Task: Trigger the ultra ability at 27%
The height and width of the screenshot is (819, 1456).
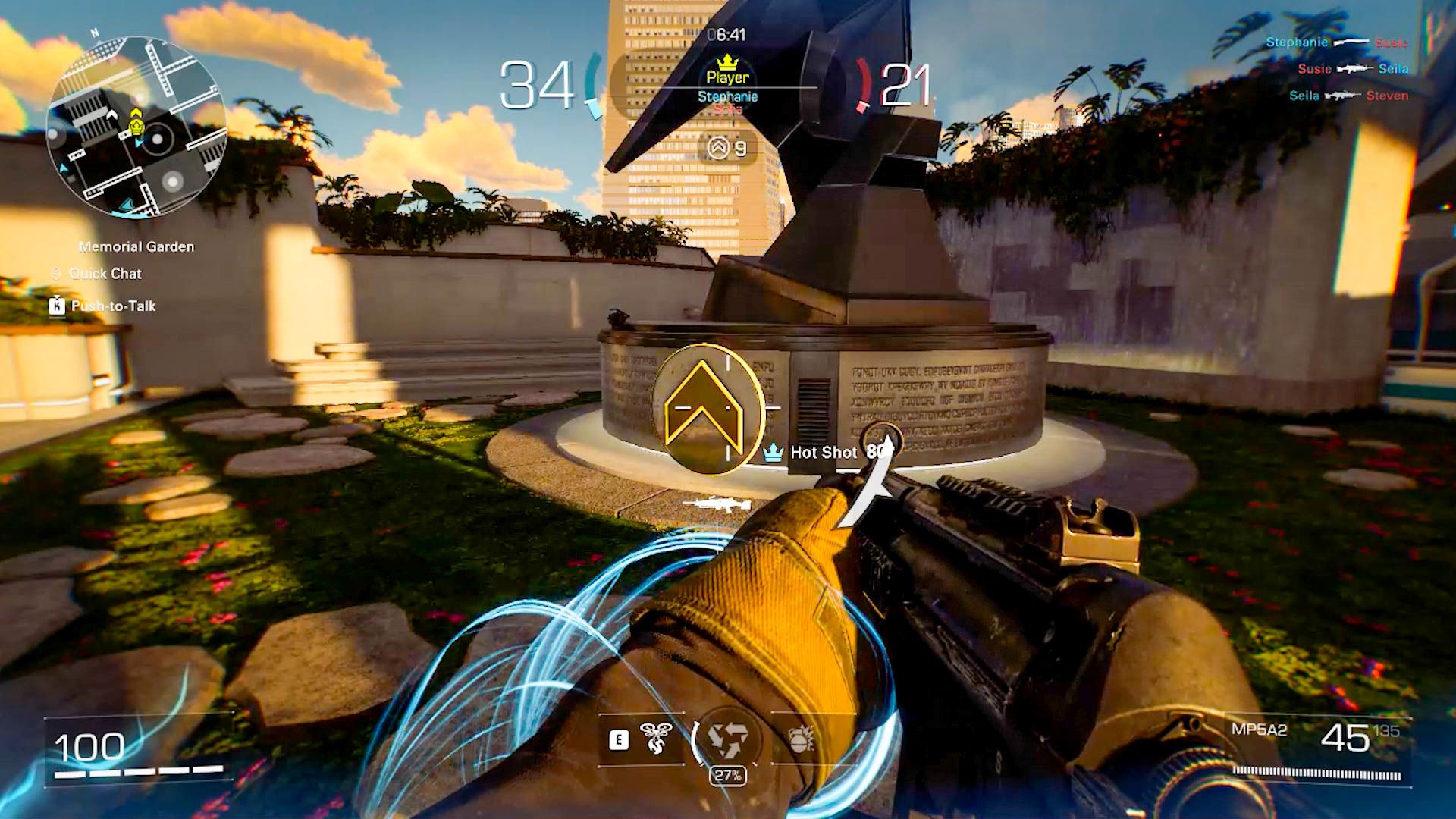Action: coord(727,739)
